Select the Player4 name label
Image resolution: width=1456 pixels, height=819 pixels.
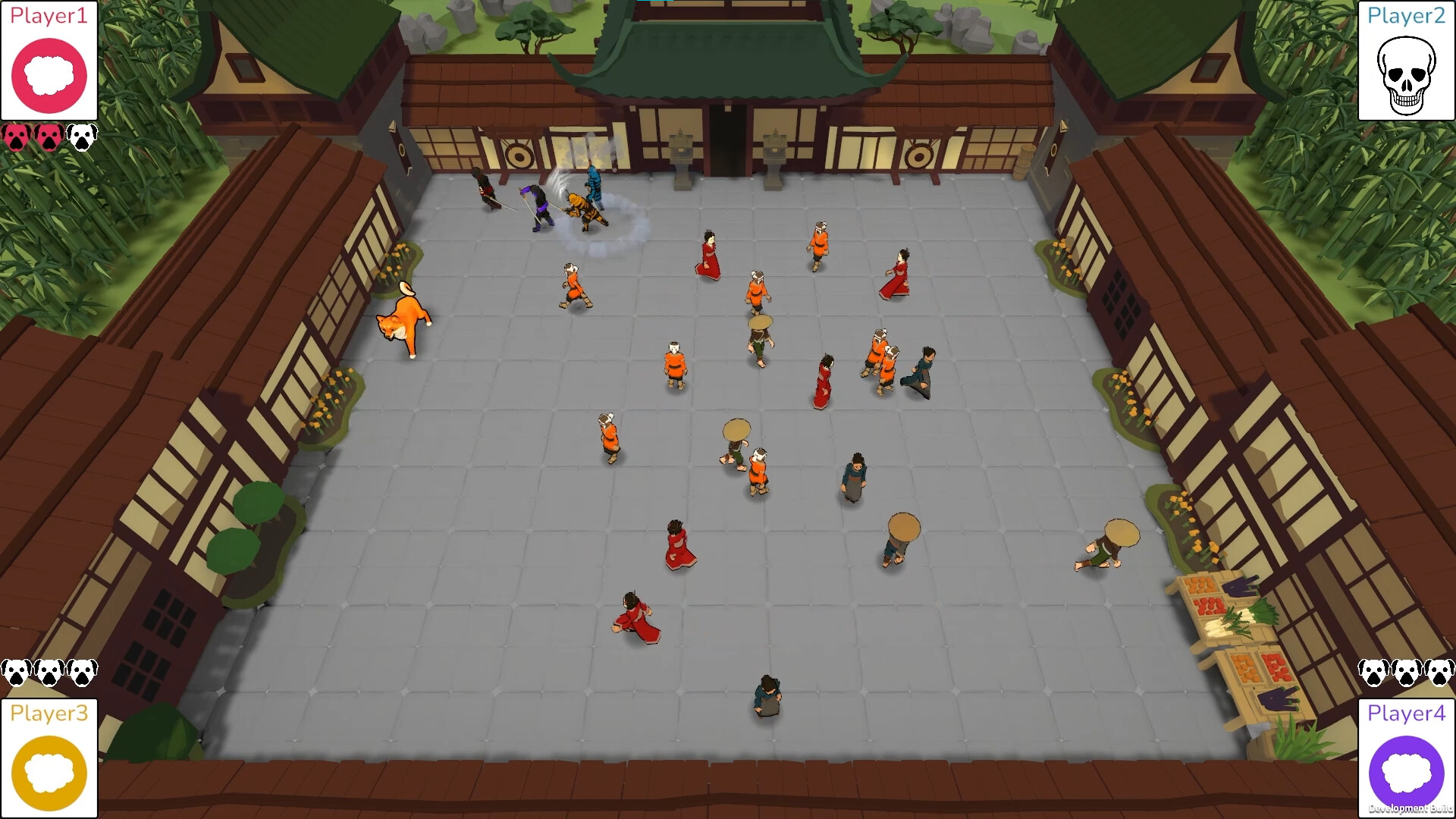tap(1407, 713)
